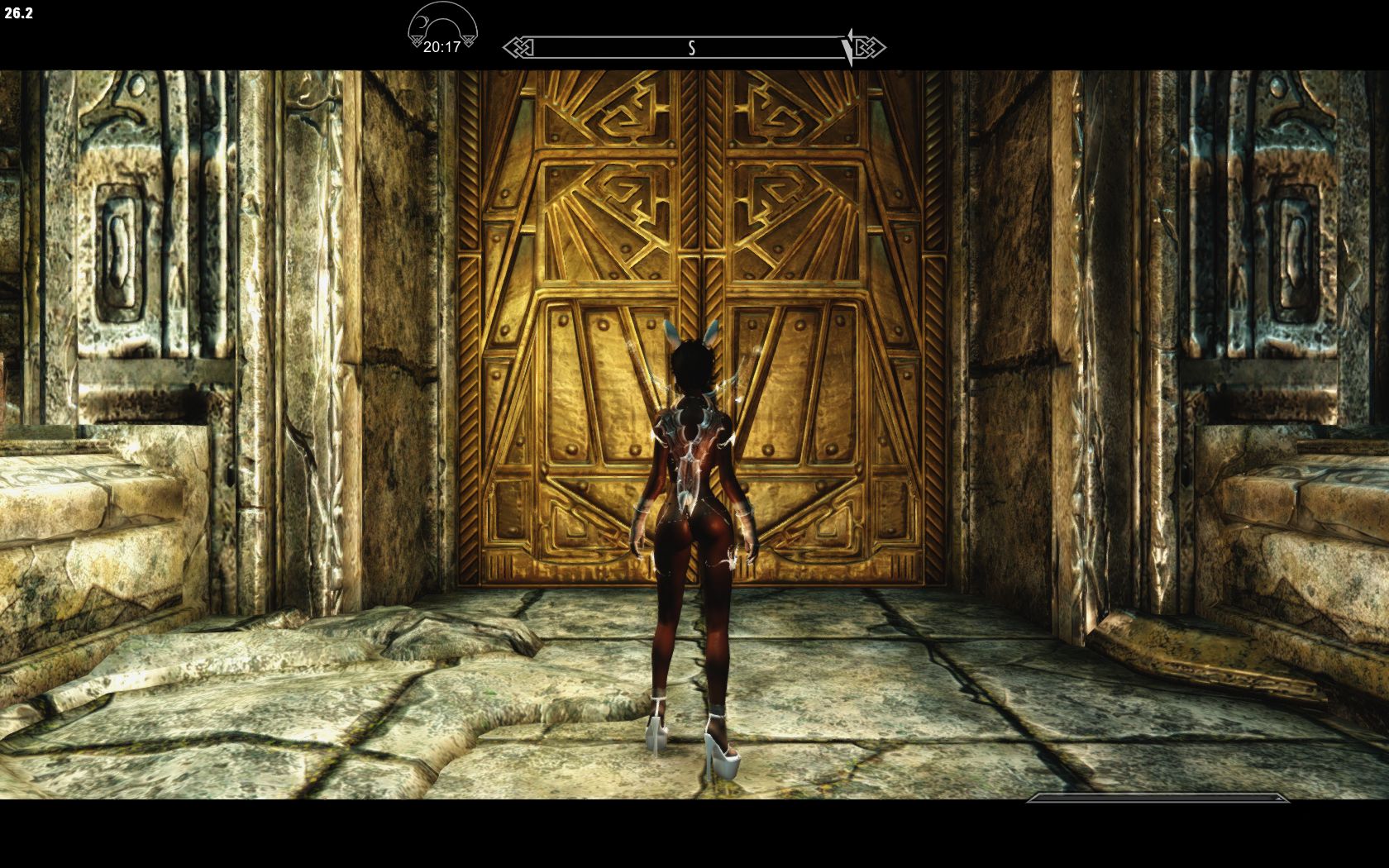Select the moon phase clock widget
The image size is (1389, 868).
point(442,29)
